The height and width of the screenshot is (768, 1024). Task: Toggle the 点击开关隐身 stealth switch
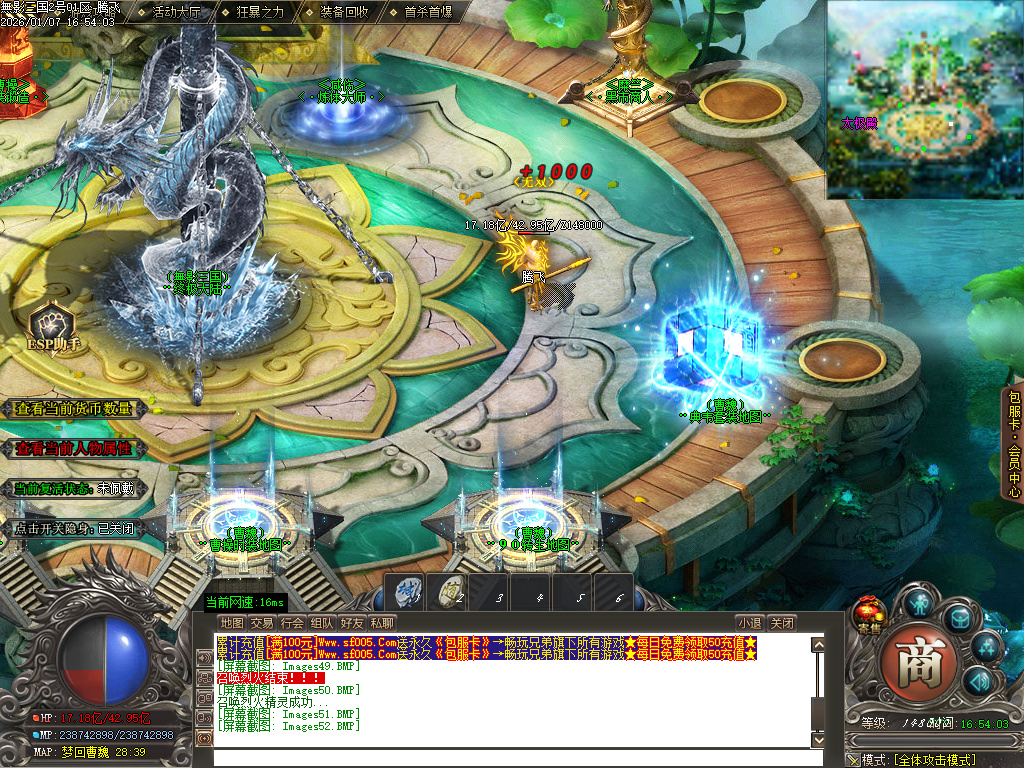[x=74, y=528]
